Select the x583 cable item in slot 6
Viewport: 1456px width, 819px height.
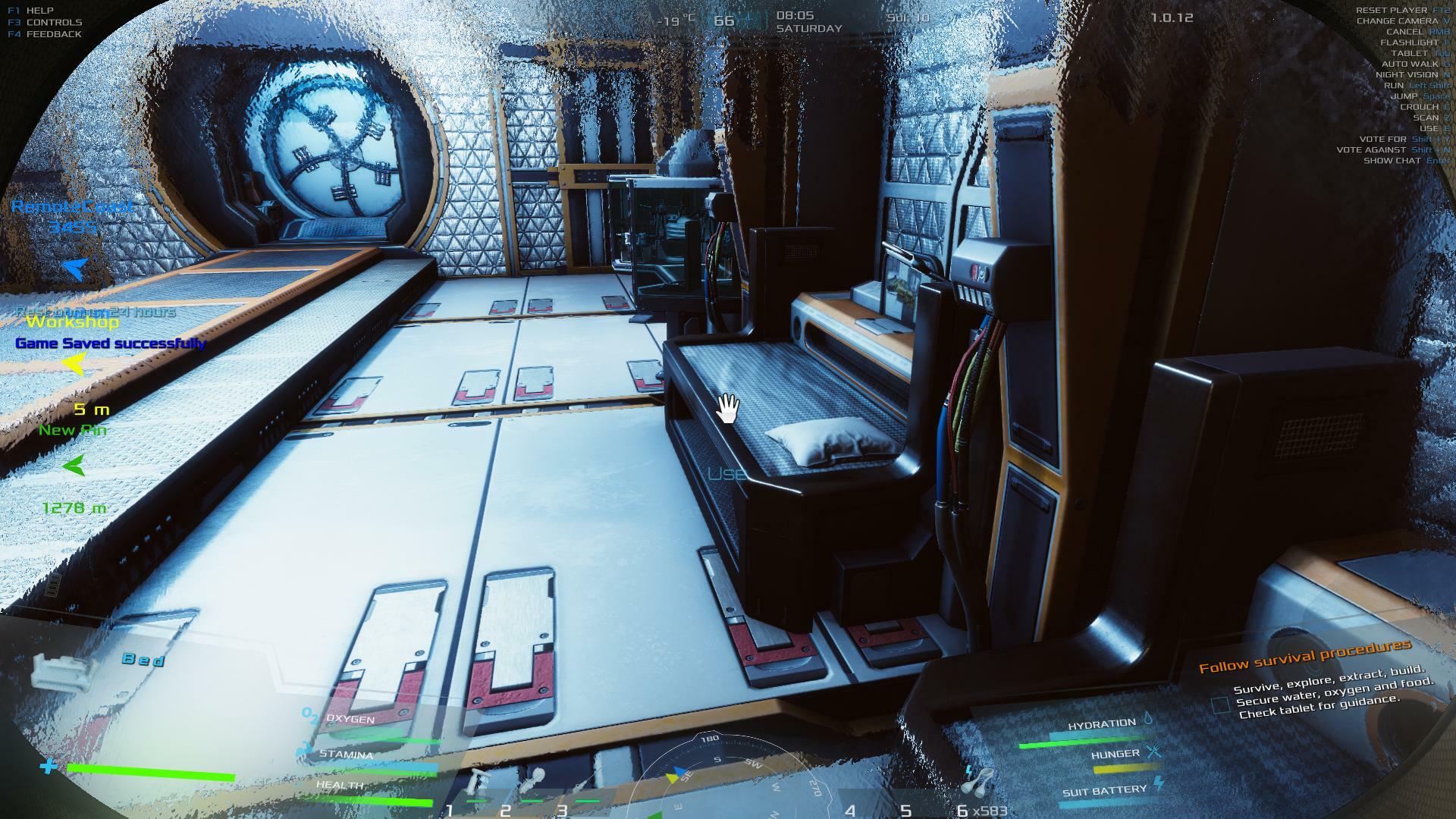[980, 781]
